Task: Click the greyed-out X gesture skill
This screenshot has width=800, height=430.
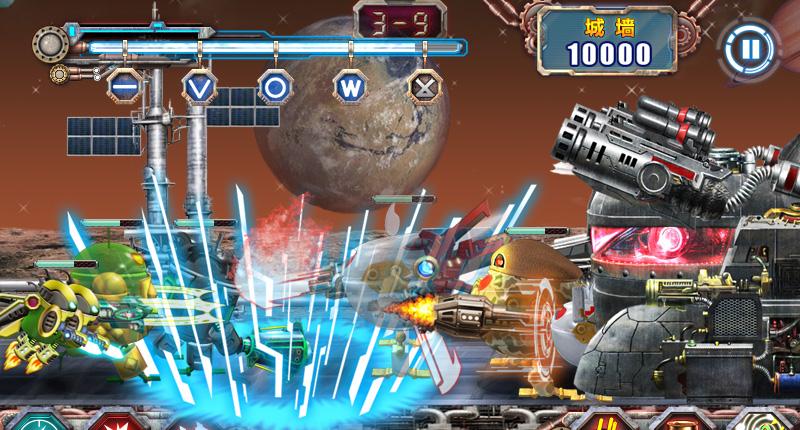Action: click(425, 85)
